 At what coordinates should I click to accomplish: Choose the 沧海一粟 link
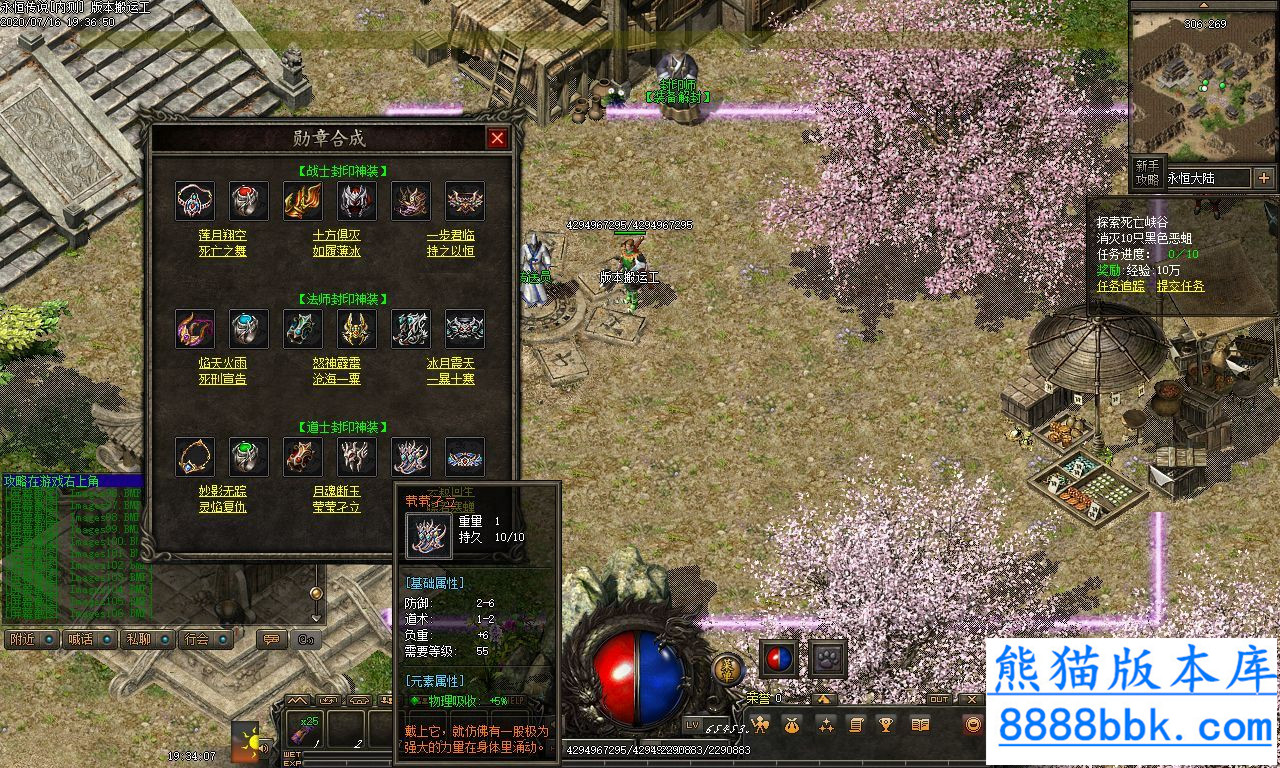[336, 379]
